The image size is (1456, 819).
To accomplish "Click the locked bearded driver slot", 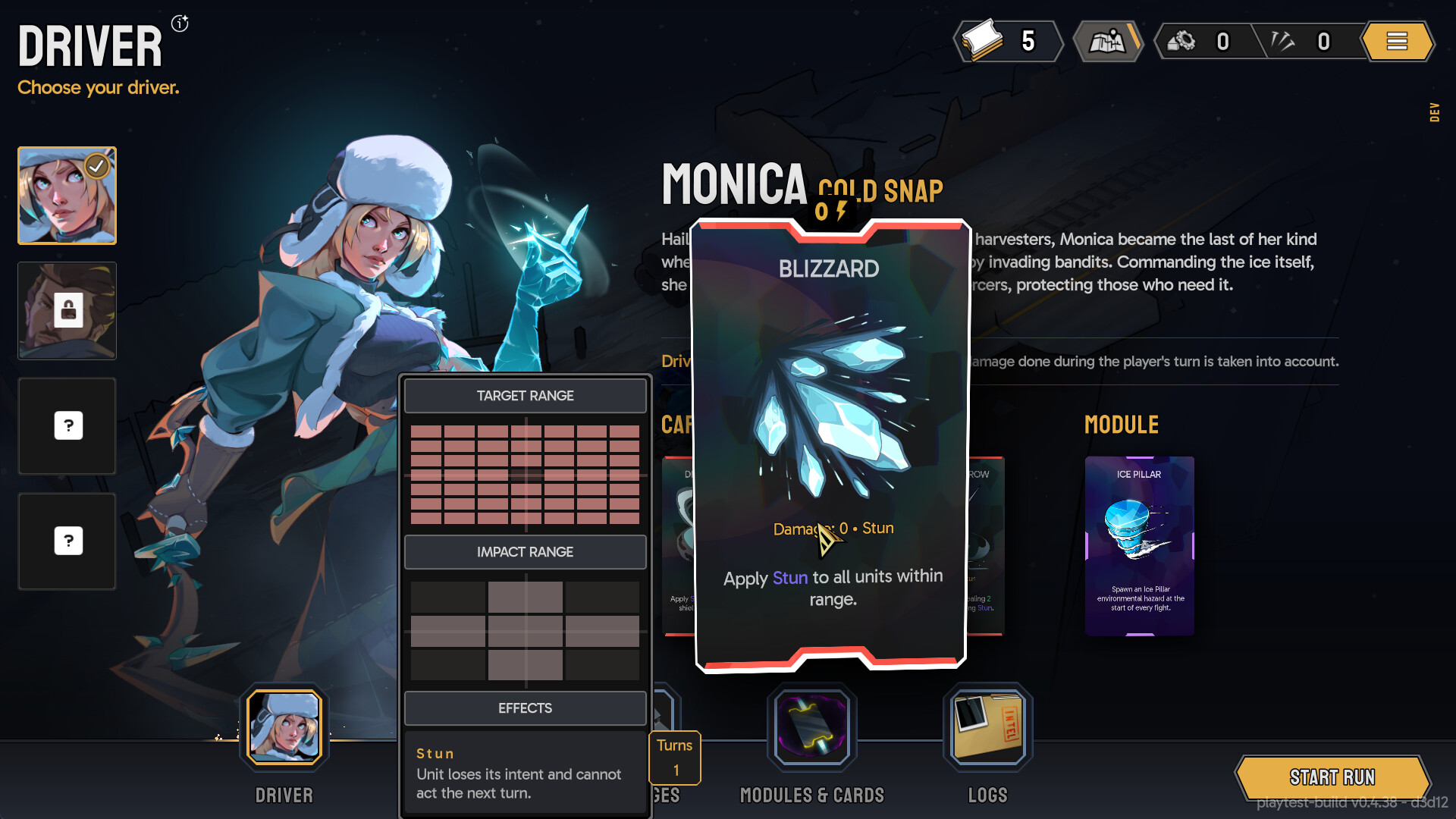I will tap(67, 311).
